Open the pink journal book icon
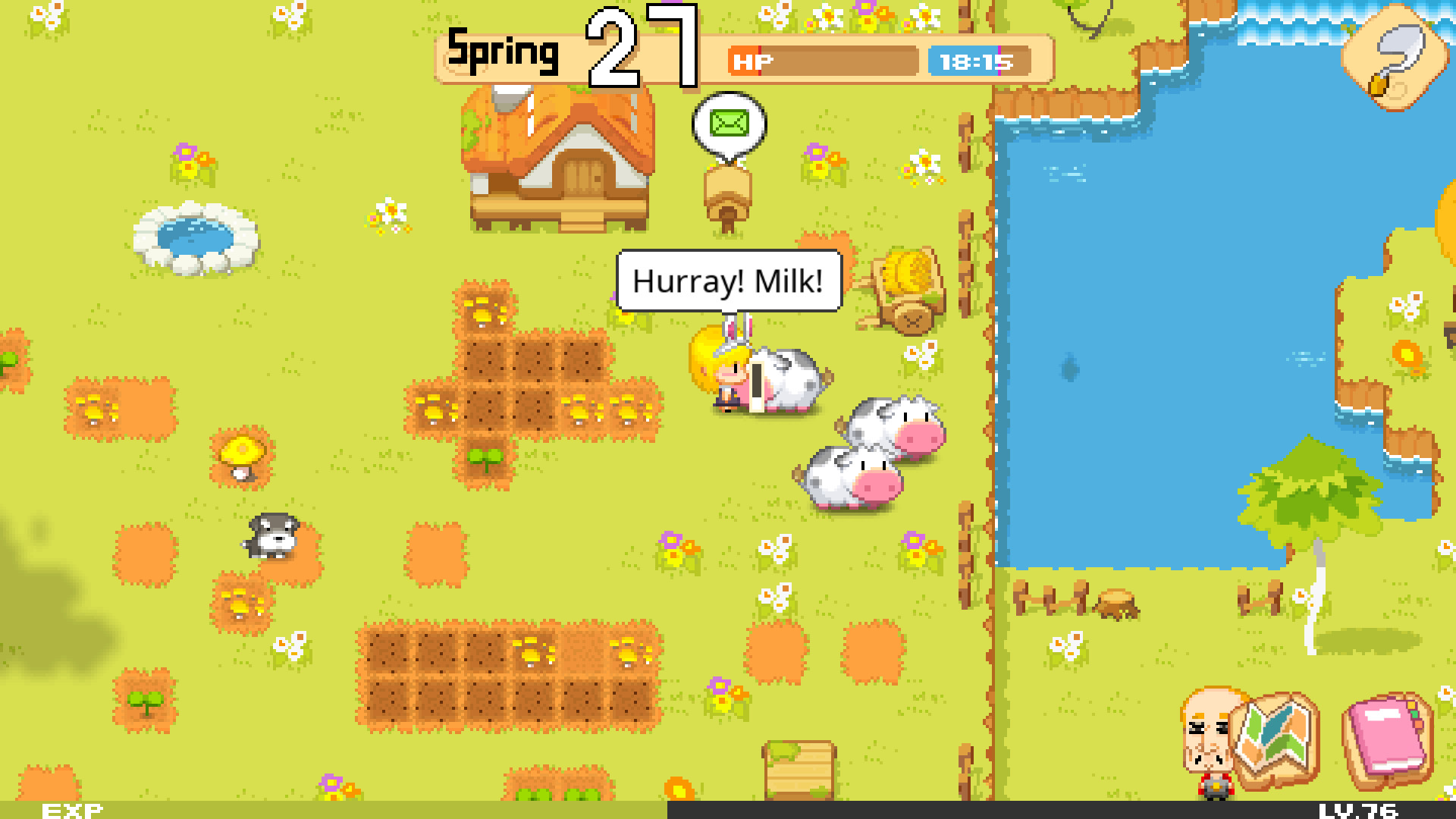The width and height of the screenshot is (1456, 819). pyautogui.click(x=1385, y=739)
